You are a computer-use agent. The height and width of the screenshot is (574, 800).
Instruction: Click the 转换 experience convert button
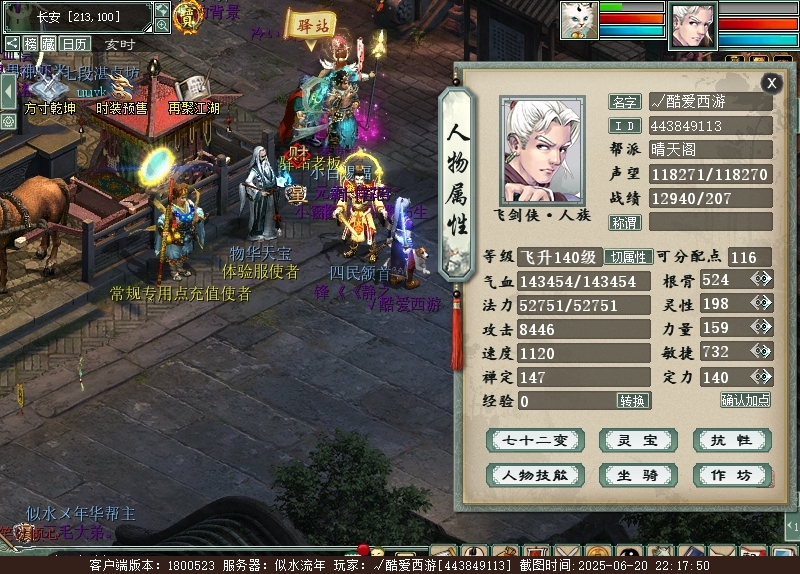pos(633,401)
